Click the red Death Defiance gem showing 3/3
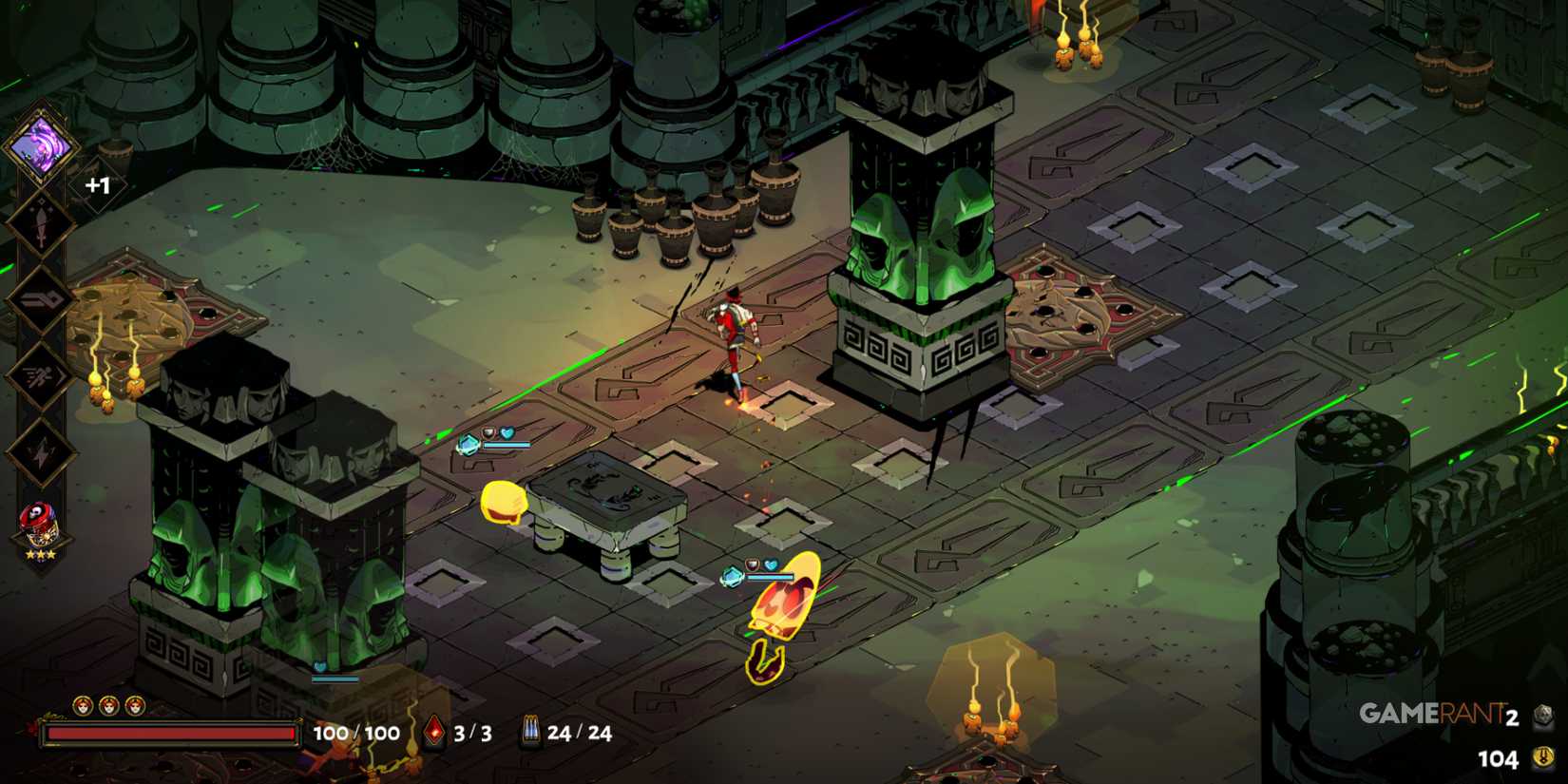 [x=435, y=733]
